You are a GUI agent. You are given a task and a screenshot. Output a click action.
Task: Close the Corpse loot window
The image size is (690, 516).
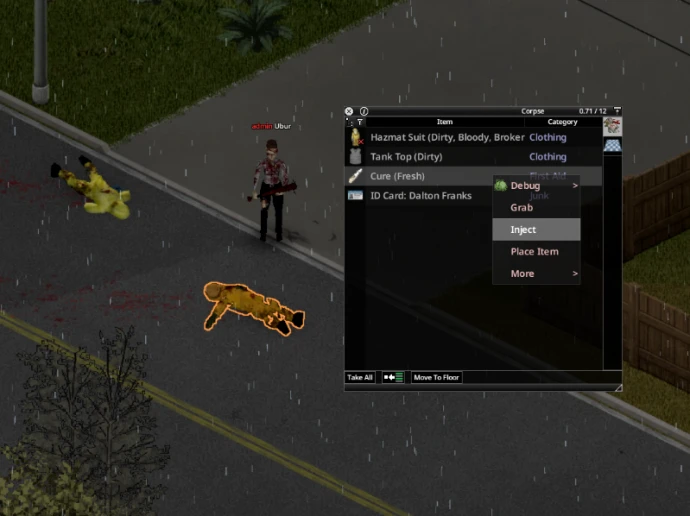[x=349, y=111]
